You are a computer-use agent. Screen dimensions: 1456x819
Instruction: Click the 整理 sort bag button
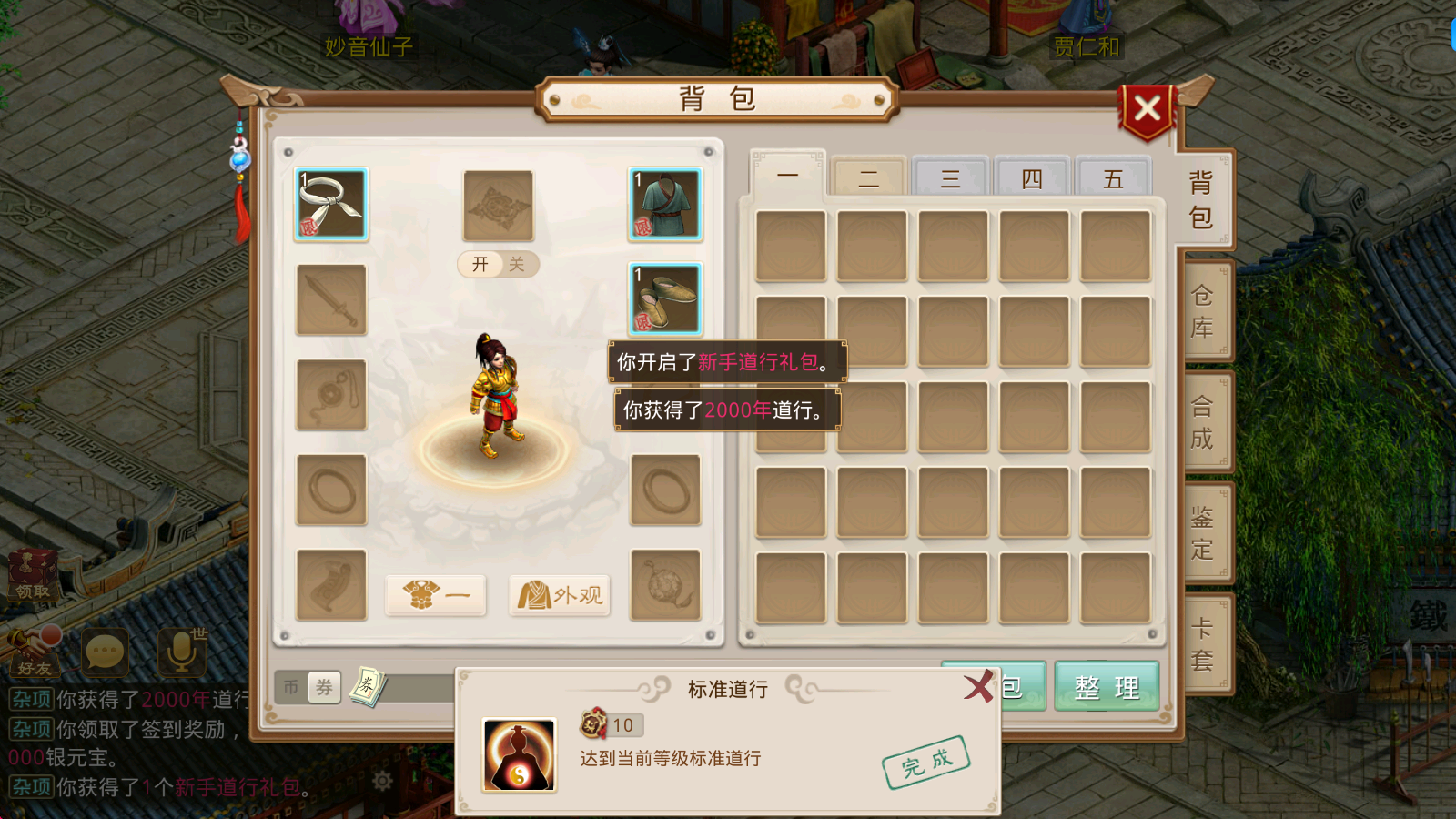click(x=1107, y=688)
